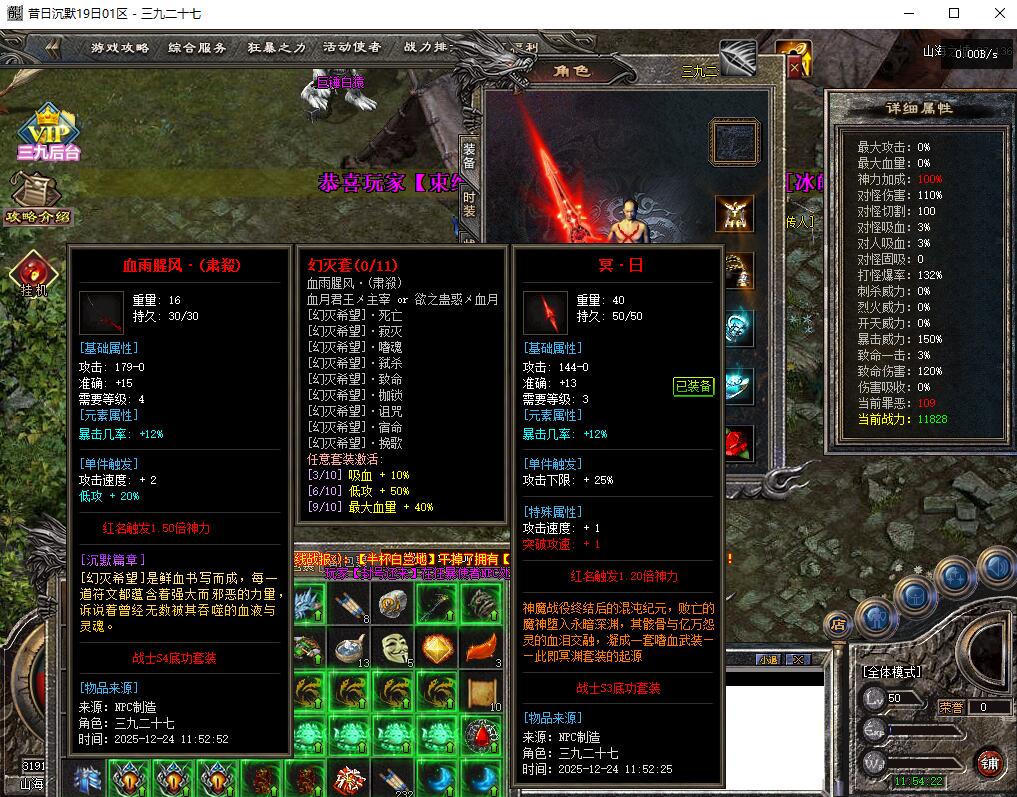The width and height of the screenshot is (1017, 797).
Task: Click the winged armor equipment slot
Action: (735, 213)
